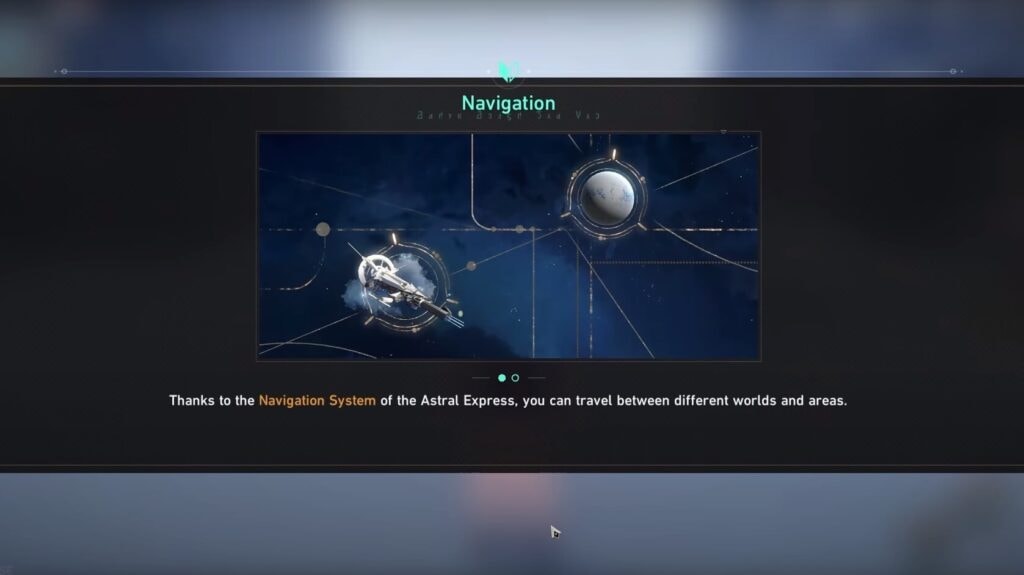Image resolution: width=1024 pixels, height=575 pixels.
Task: Go to the second tutorial page dot
Action: 515,378
